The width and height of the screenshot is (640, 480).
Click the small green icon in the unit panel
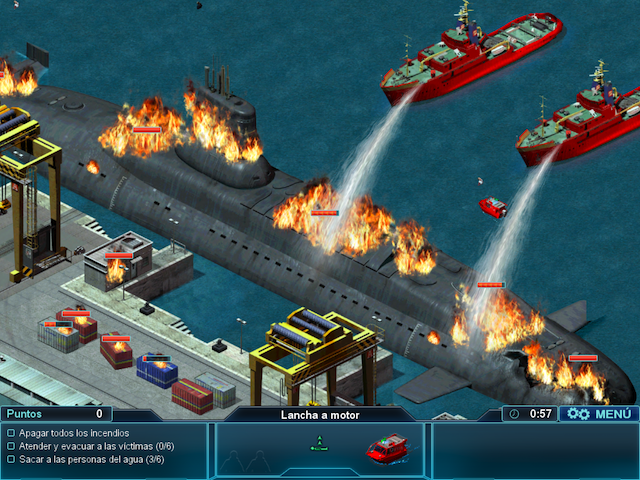point(320,444)
